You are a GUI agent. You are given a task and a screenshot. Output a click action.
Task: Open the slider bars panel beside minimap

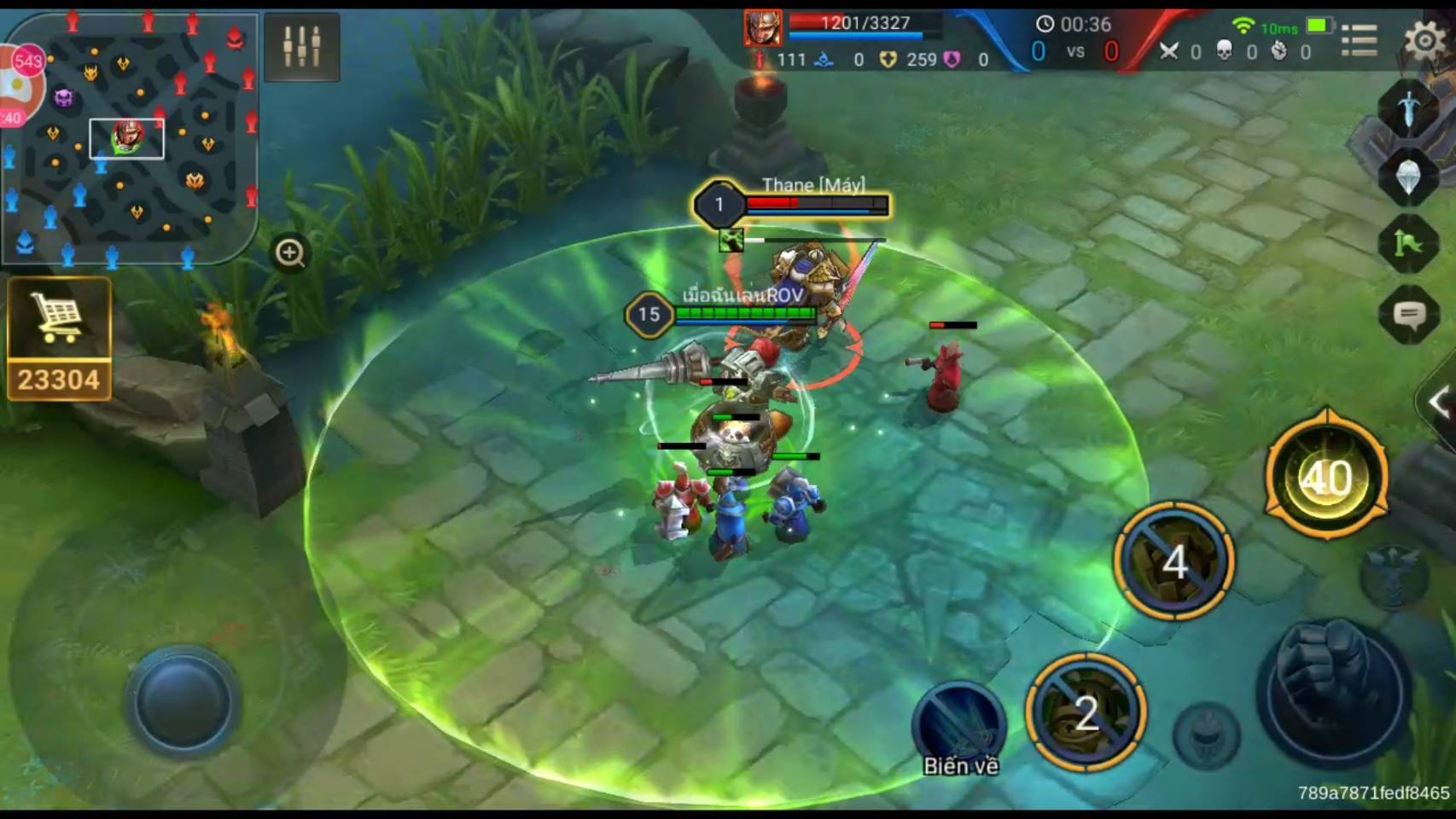[x=302, y=47]
